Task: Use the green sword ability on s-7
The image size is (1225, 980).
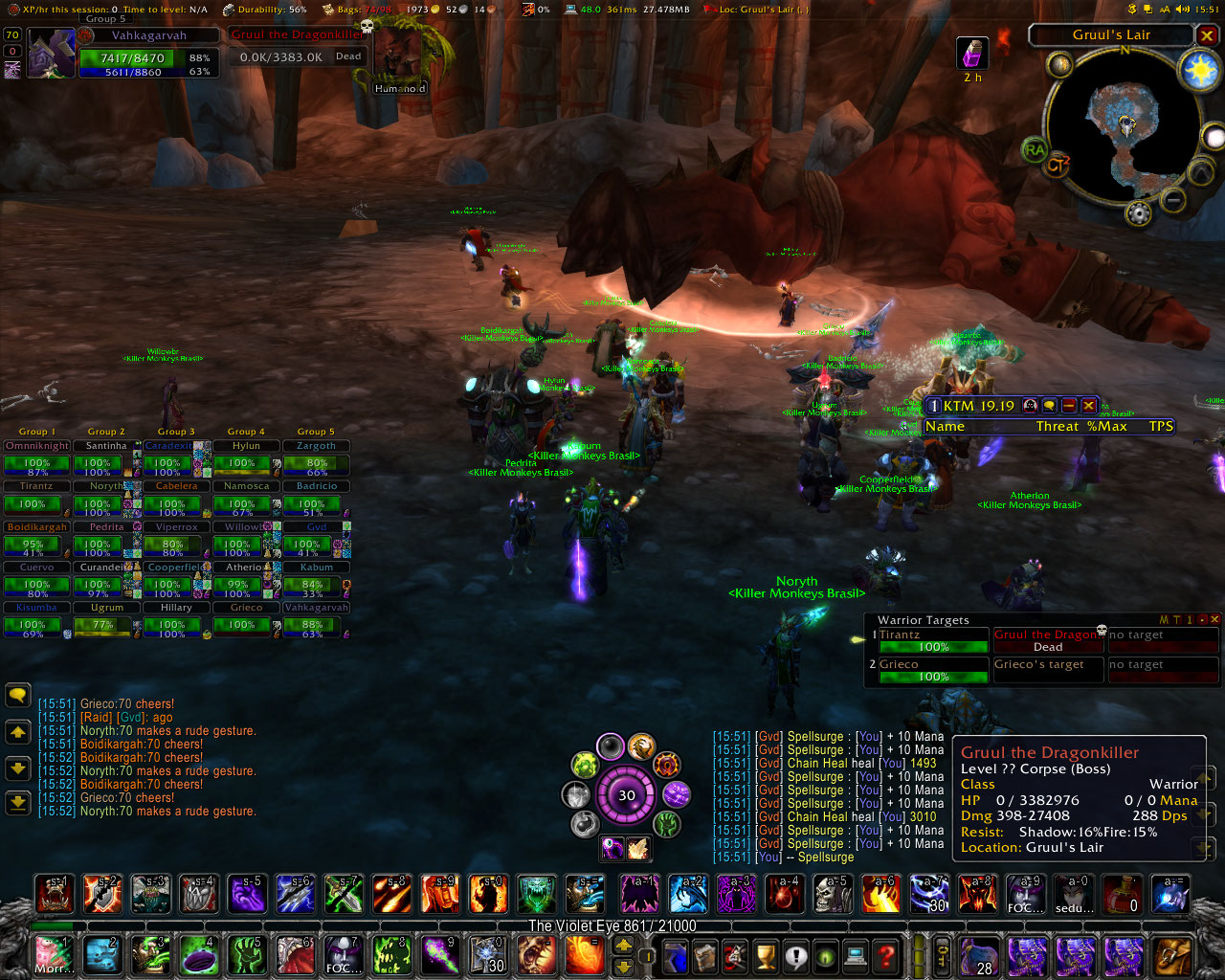Action: tap(344, 894)
